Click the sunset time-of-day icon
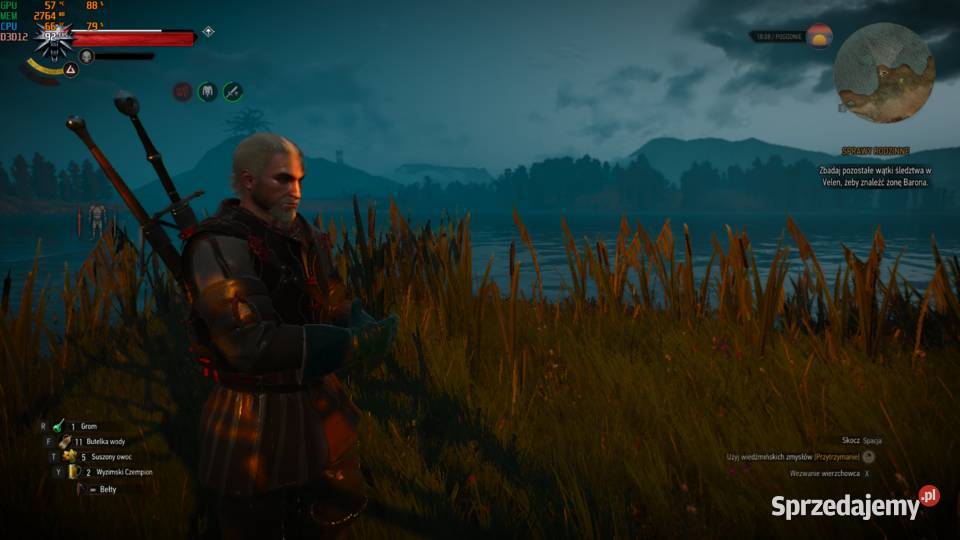The height and width of the screenshot is (540, 960). (819, 36)
